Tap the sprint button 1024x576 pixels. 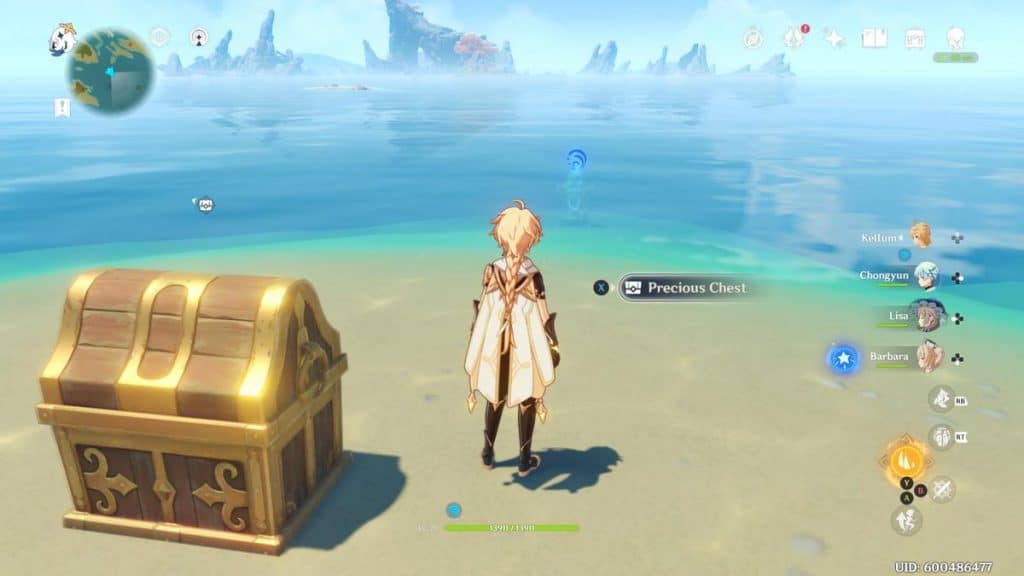click(x=906, y=520)
